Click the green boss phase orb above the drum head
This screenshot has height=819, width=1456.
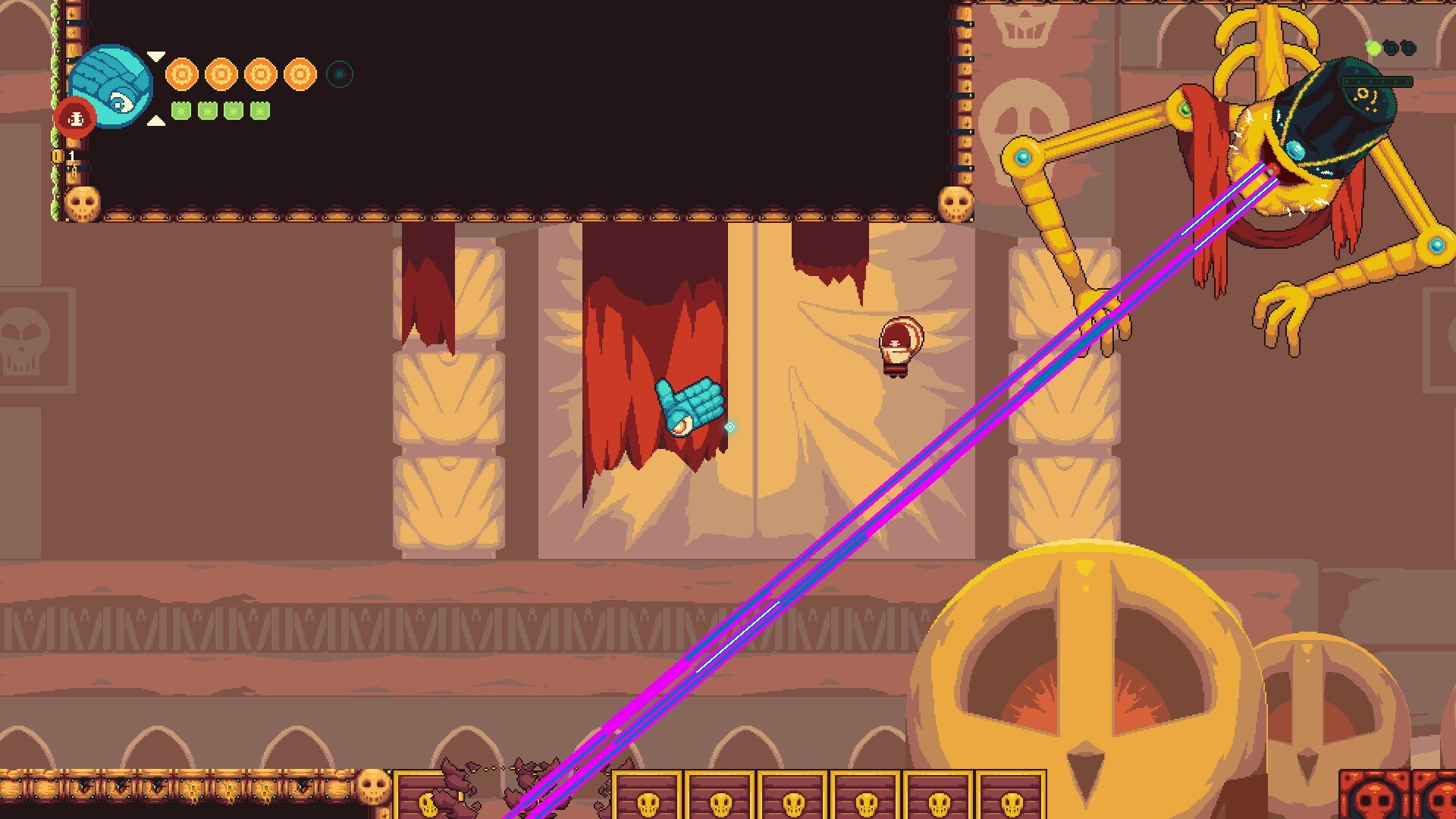click(1373, 48)
